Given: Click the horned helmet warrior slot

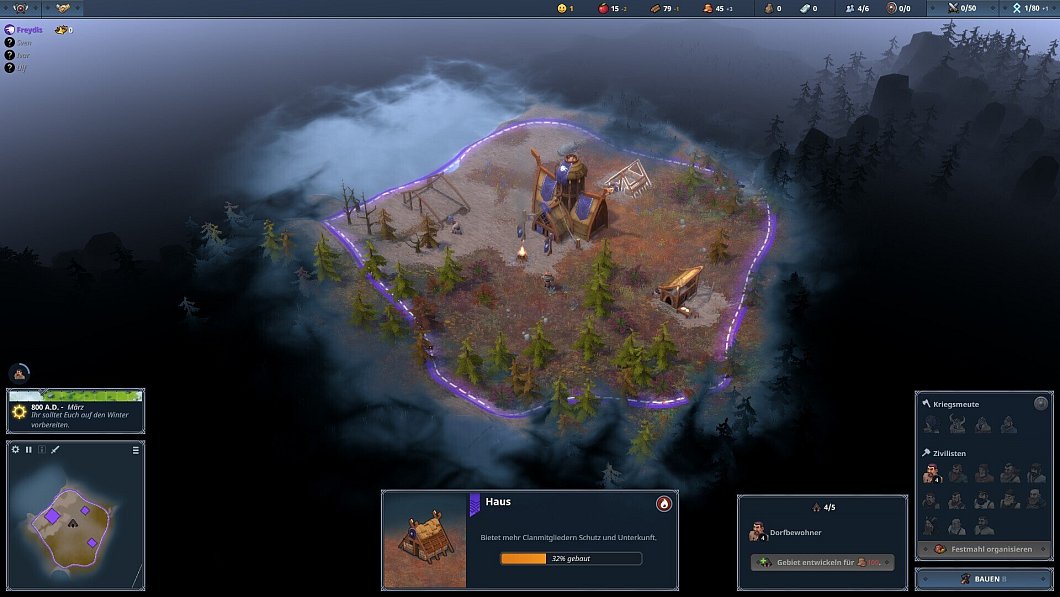Looking at the screenshot, I should (957, 425).
